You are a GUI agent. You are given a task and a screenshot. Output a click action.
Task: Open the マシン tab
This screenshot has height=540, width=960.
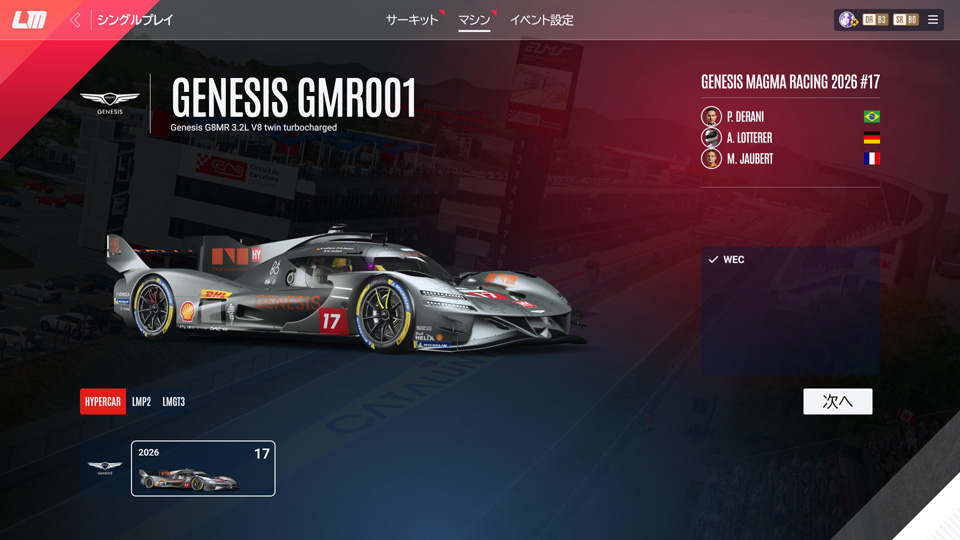click(474, 20)
